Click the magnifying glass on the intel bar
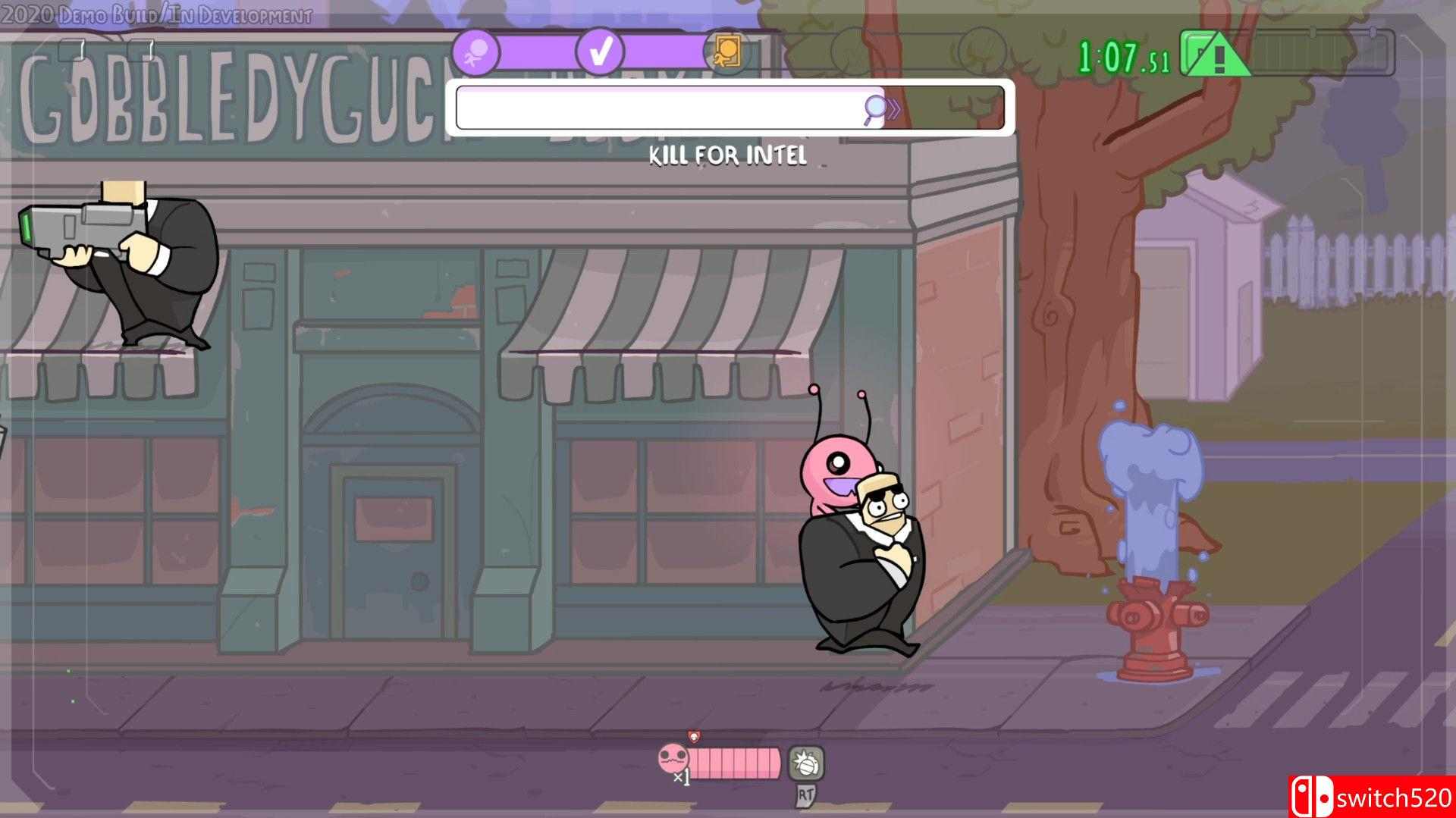This screenshot has width=1456, height=818. [x=876, y=108]
